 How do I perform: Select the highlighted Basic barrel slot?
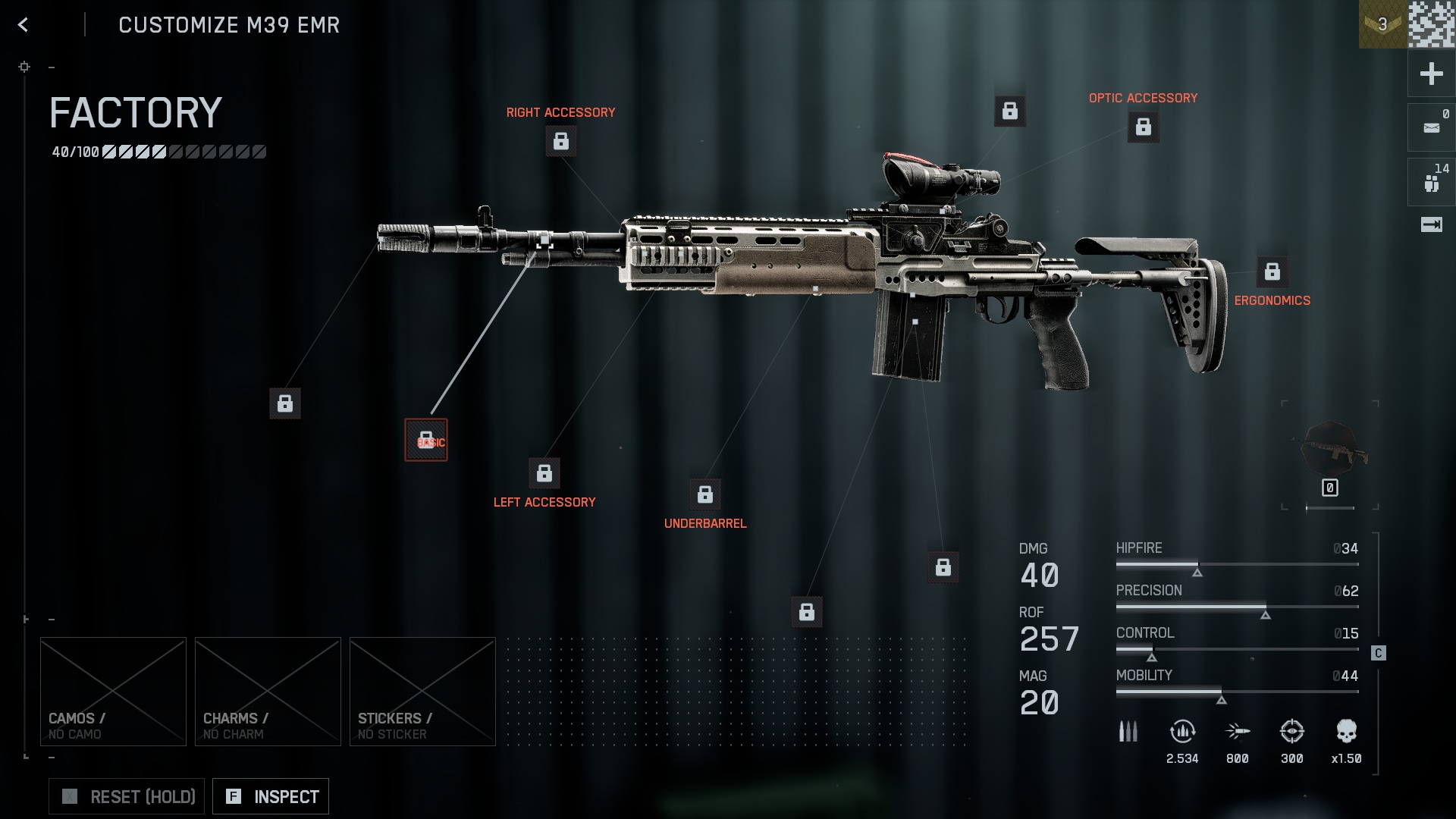pyautogui.click(x=426, y=440)
